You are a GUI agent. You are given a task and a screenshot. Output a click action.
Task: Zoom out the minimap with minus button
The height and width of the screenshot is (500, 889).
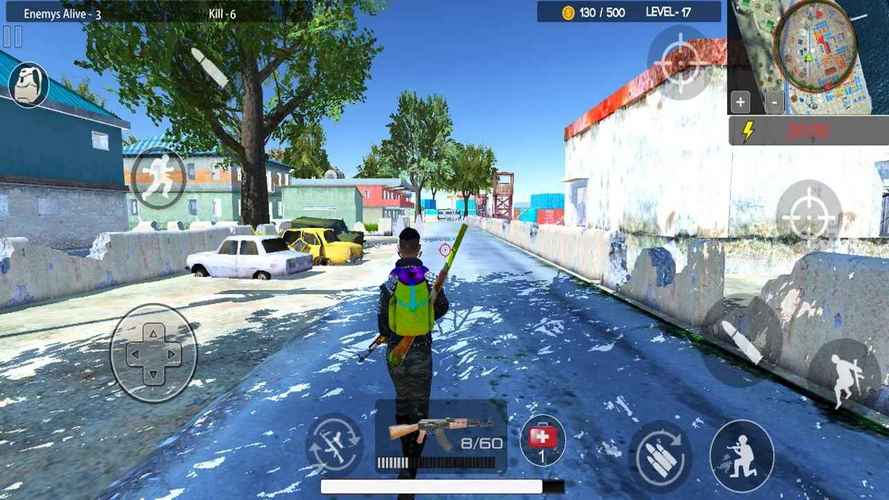774,101
